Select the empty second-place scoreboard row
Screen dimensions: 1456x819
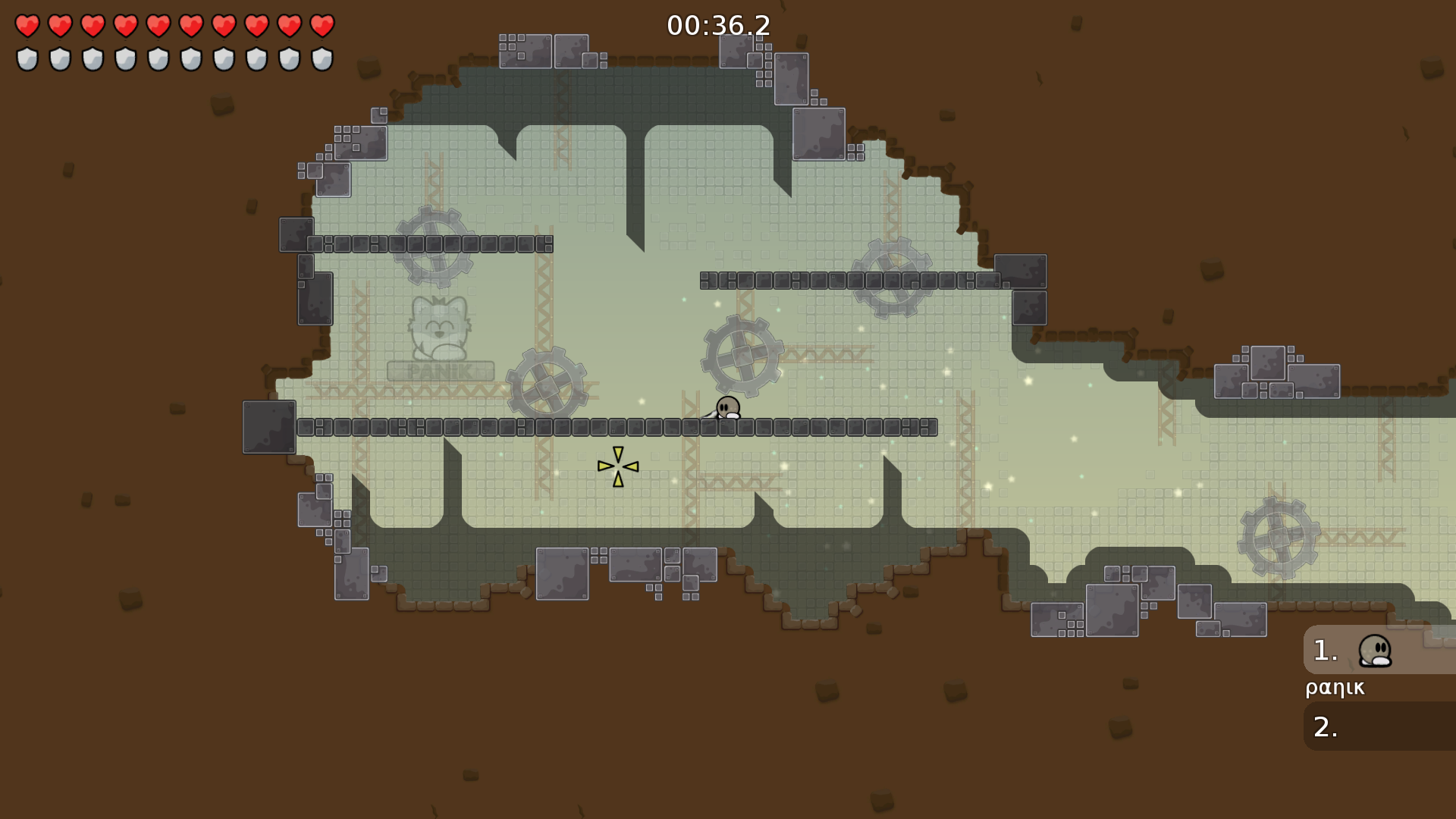(x=1379, y=726)
